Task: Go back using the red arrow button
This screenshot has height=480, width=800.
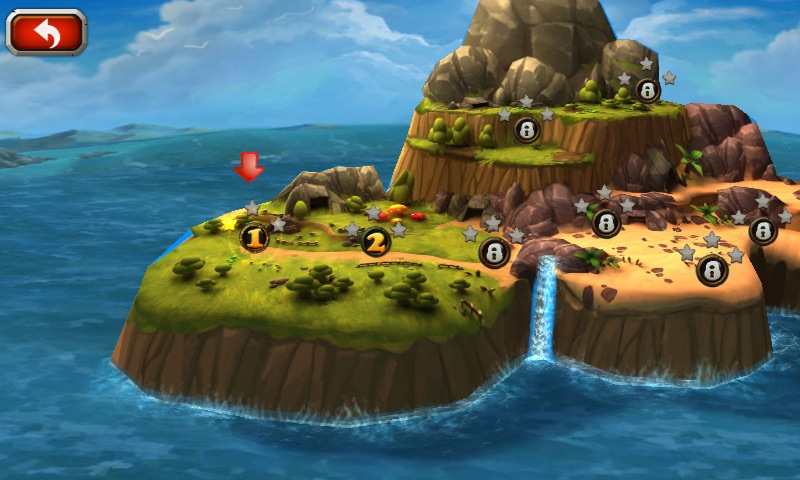Action: pyautogui.click(x=46, y=33)
